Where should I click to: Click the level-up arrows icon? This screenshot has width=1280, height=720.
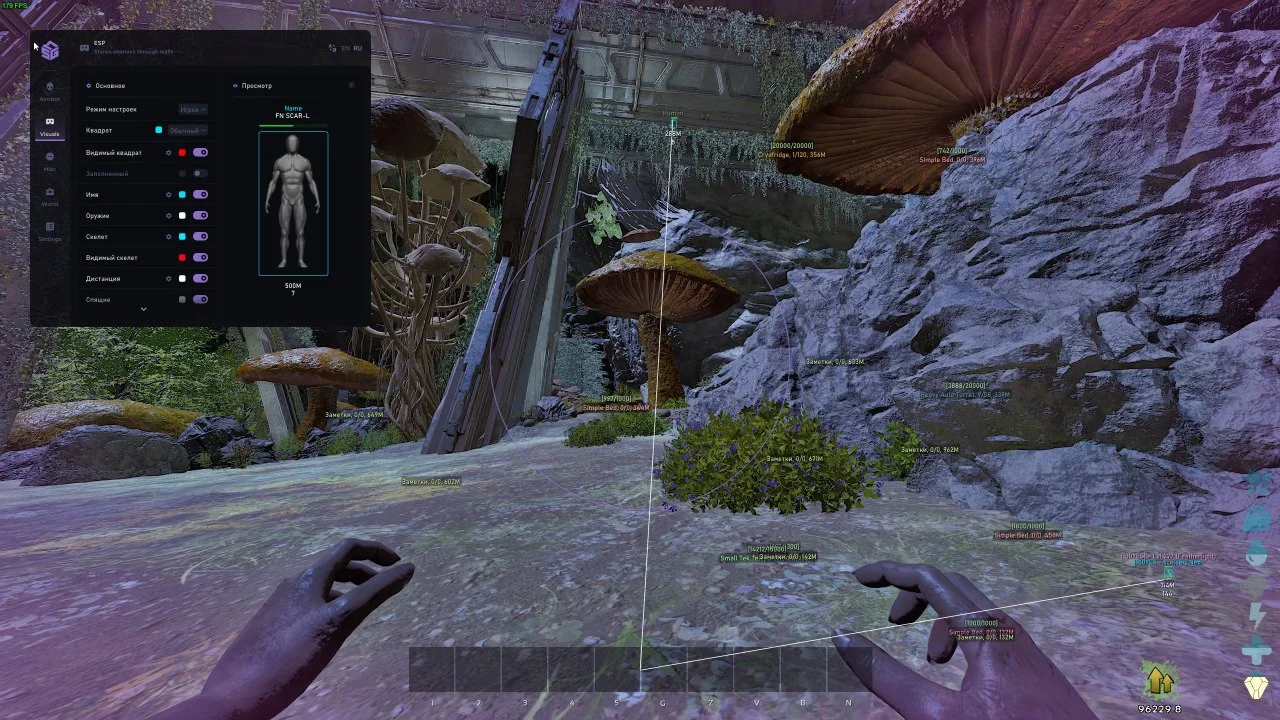[x=1159, y=681]
